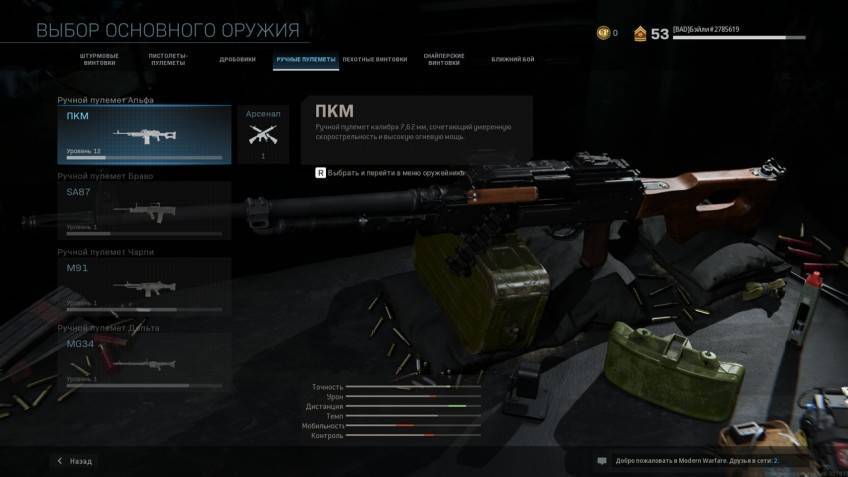
Task: Choose the Ручные пулеметы tab
Action: 306,60
